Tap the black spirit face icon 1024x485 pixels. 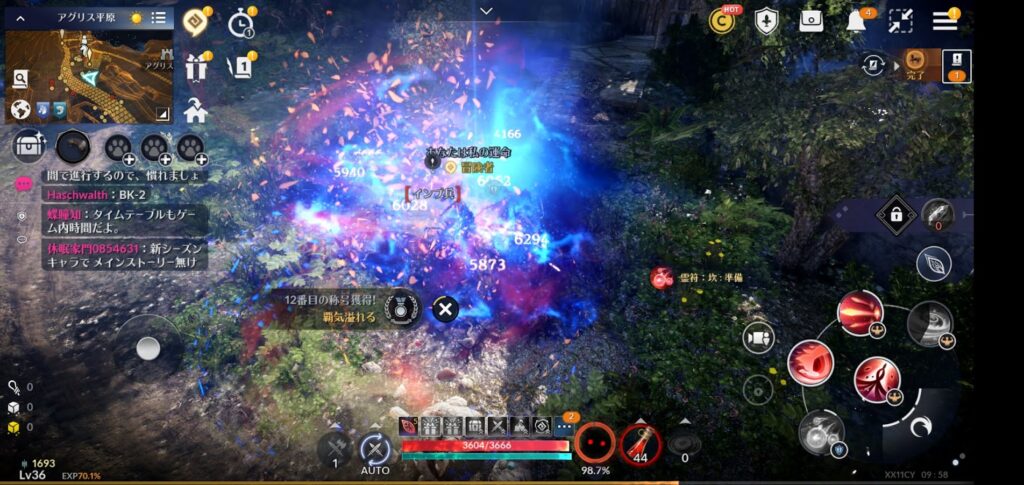596,442
